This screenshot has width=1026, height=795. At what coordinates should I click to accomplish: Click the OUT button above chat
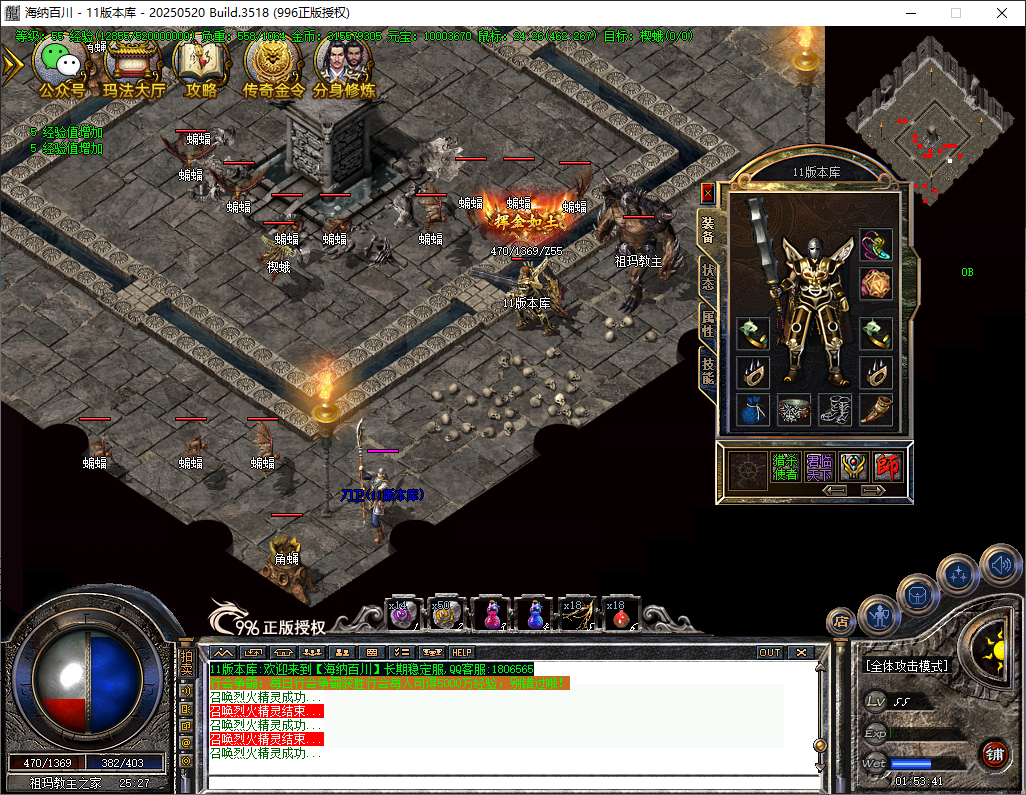click(x=770, y=652)
